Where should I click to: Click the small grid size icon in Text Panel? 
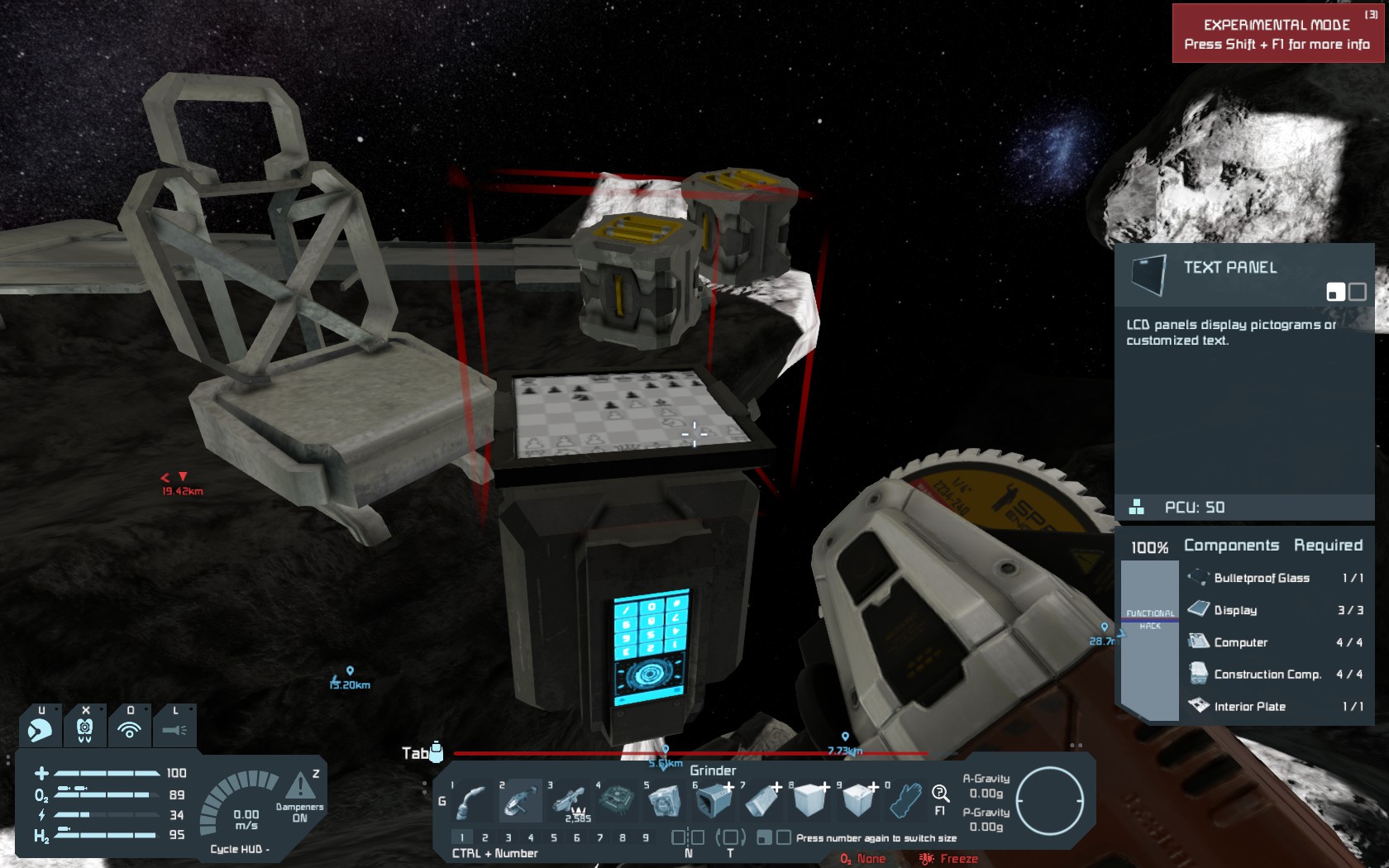coord(1335,292)
